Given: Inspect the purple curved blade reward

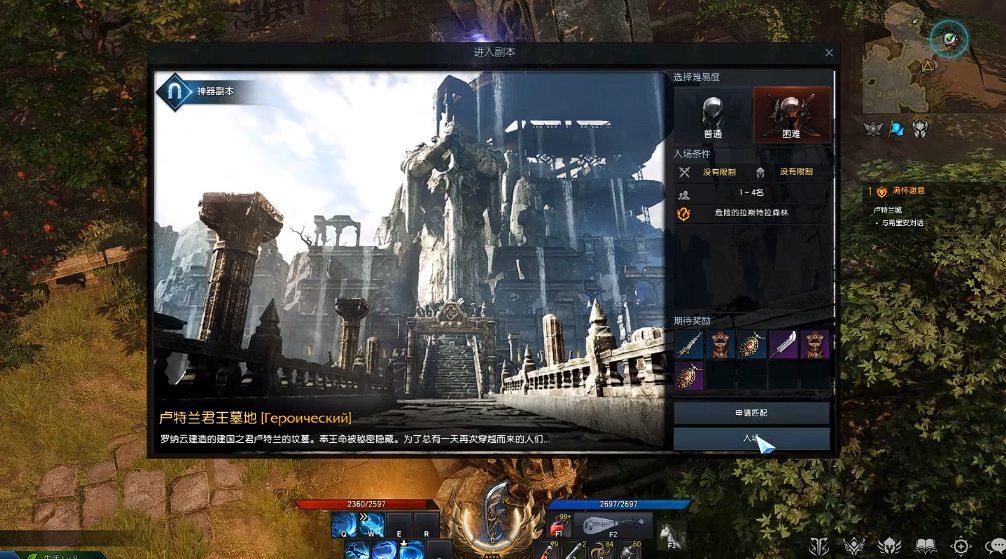Looking at the screenshot, I should pyautogui.click(x=784, y=345).
